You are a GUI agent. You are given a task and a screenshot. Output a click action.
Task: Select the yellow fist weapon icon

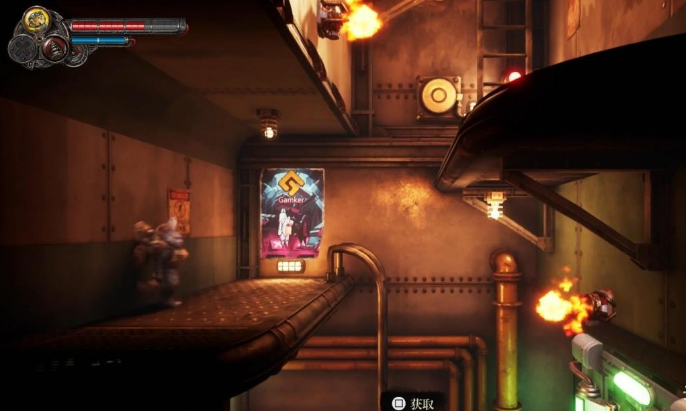tap(37, 19)
